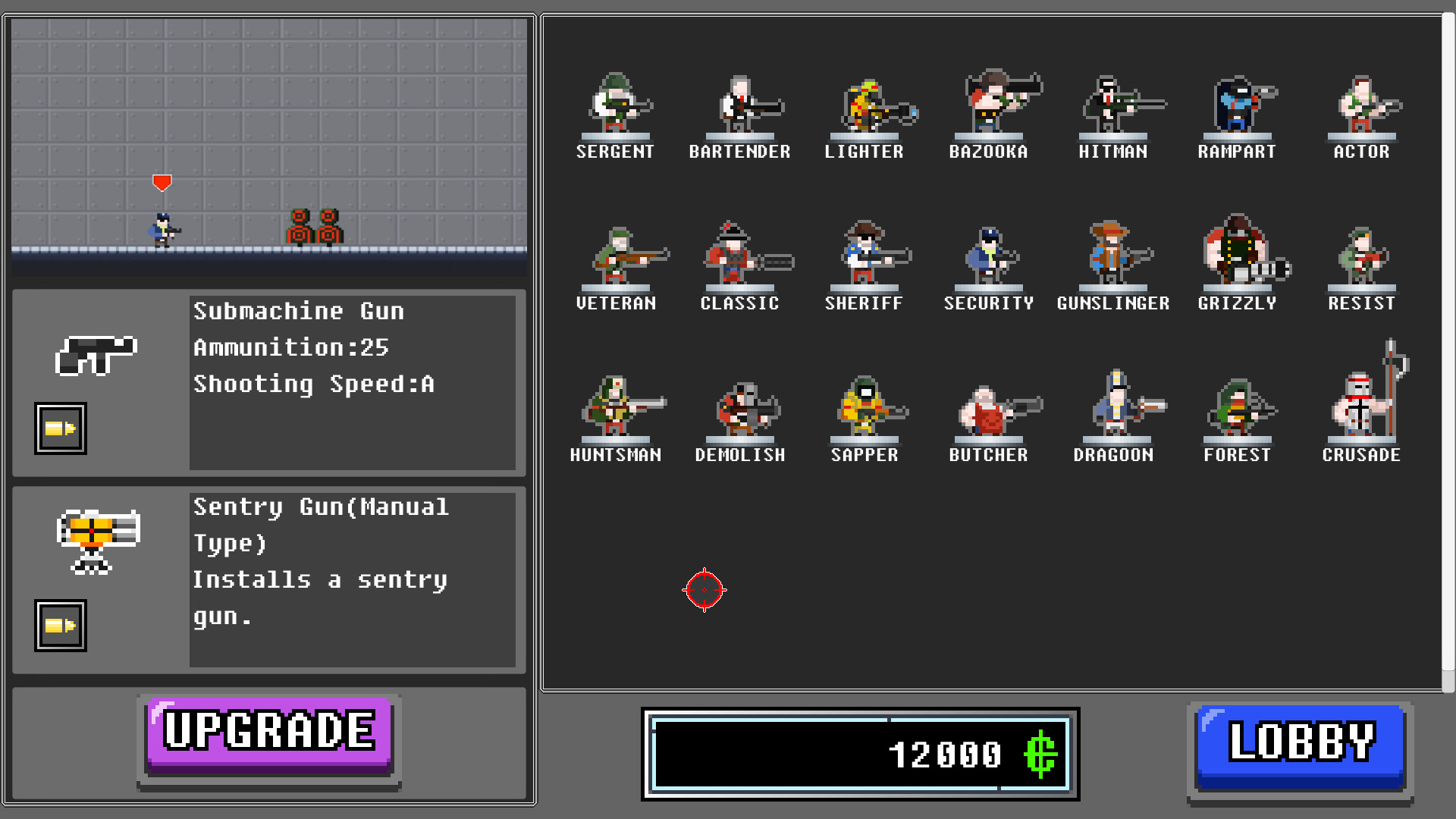This screenshot has width=1456, height=819.
Task: Select the SERGENT character
Action: tap(616, 110)
